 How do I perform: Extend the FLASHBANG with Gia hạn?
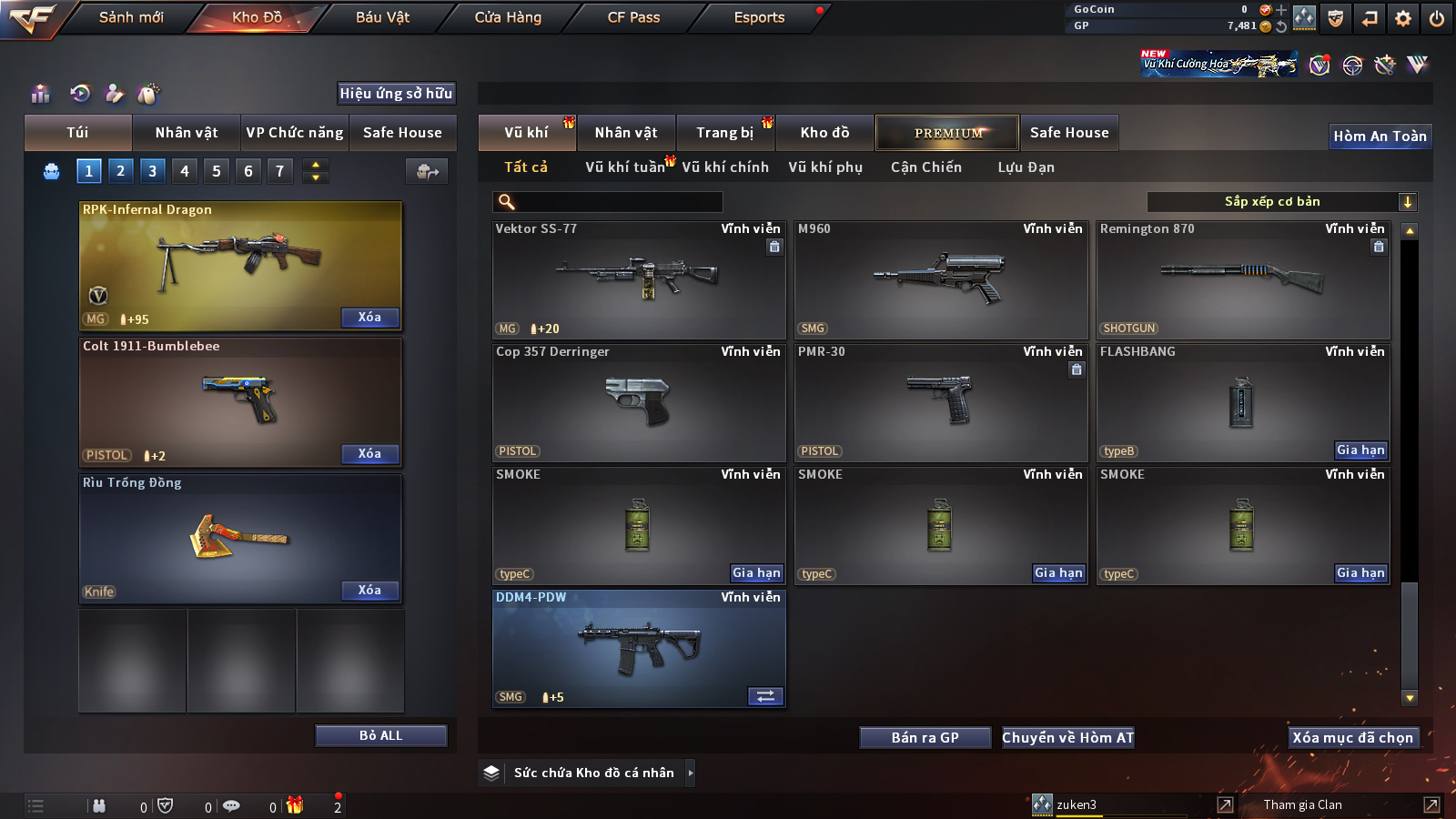pos(1360,450)
